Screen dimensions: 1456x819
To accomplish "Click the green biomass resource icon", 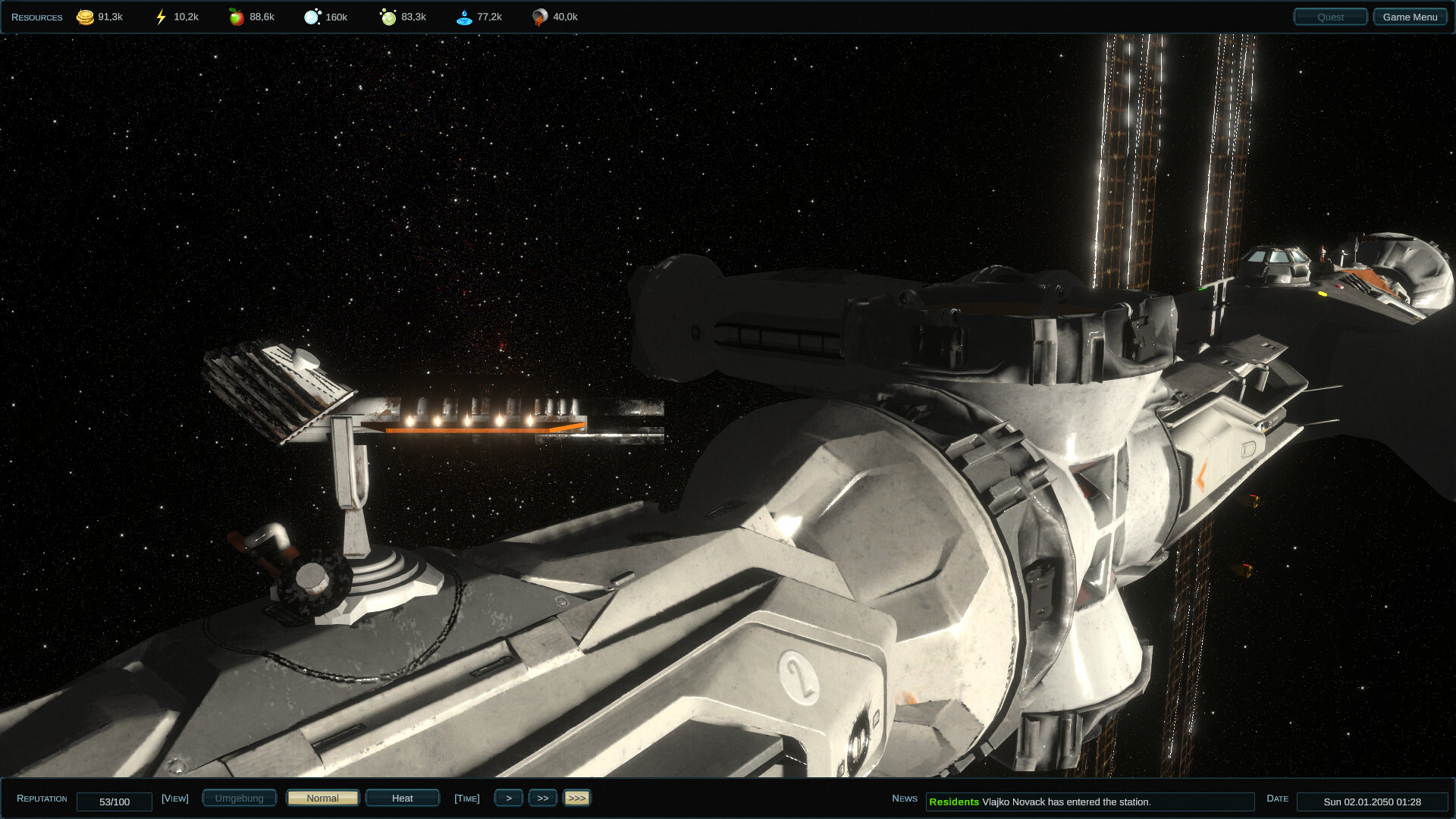I will pos(390,16).
